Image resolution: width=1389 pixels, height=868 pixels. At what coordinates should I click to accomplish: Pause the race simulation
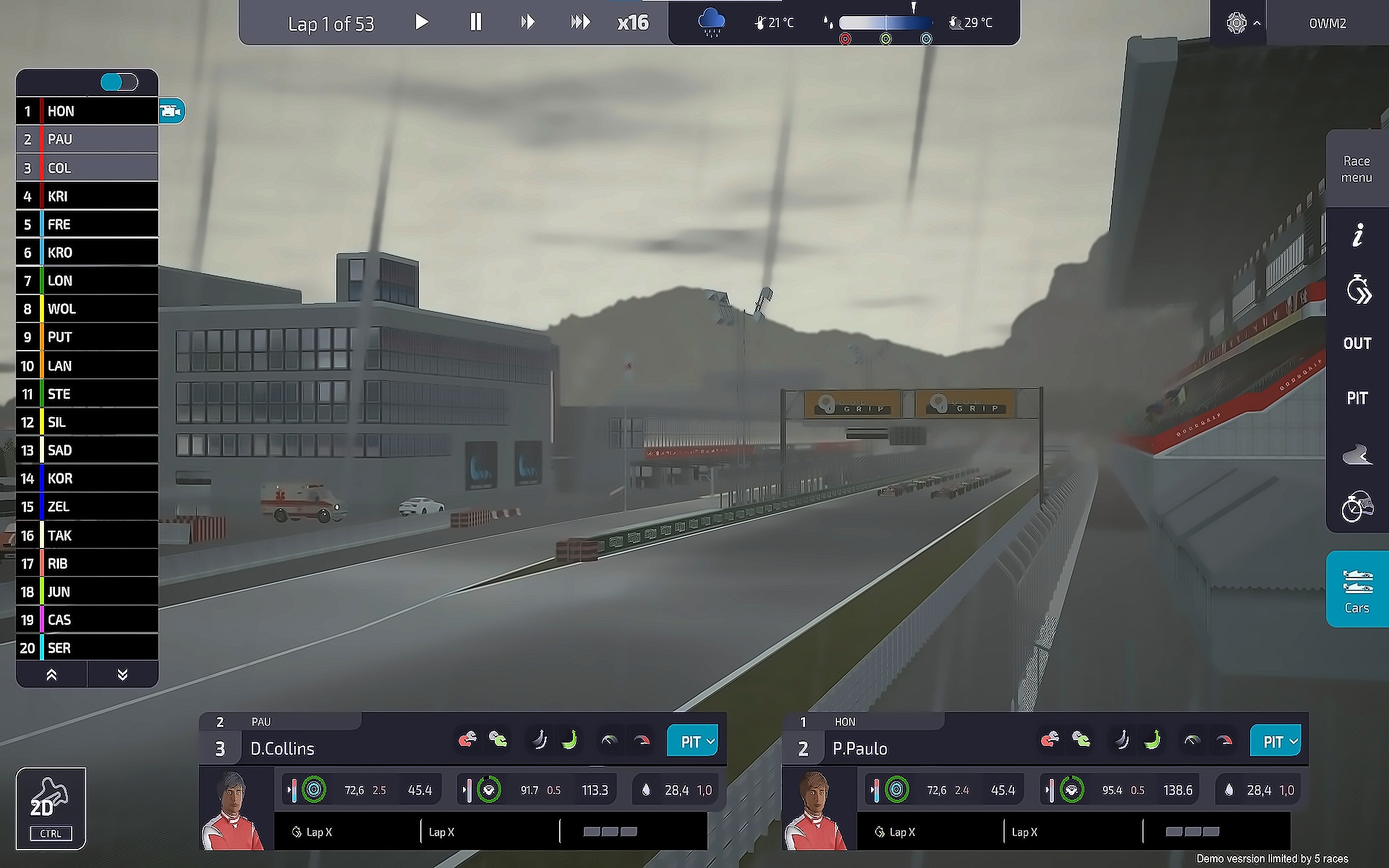[475, 23]
